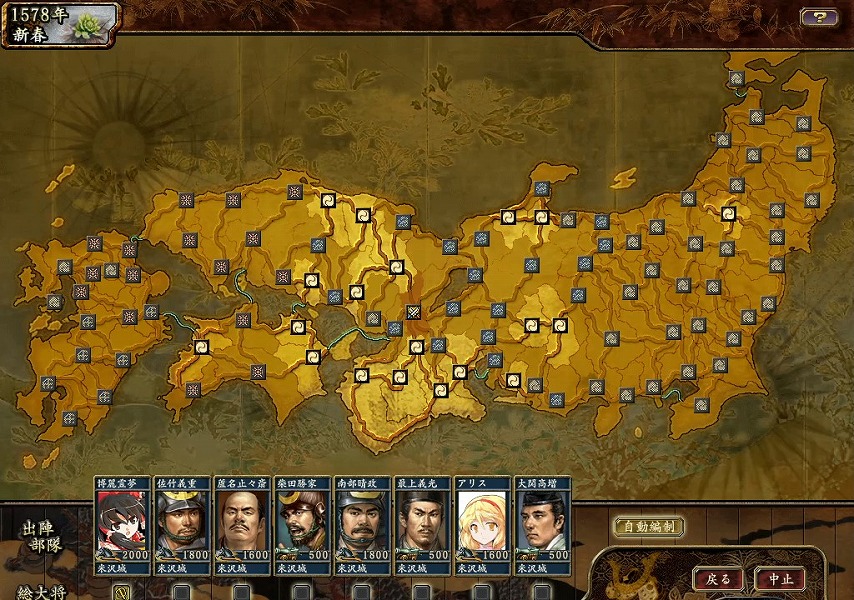The width and height of the screenshot is (854, 600).
Task: Cancel deployment with the 中止 button
Action: [781, 579]
